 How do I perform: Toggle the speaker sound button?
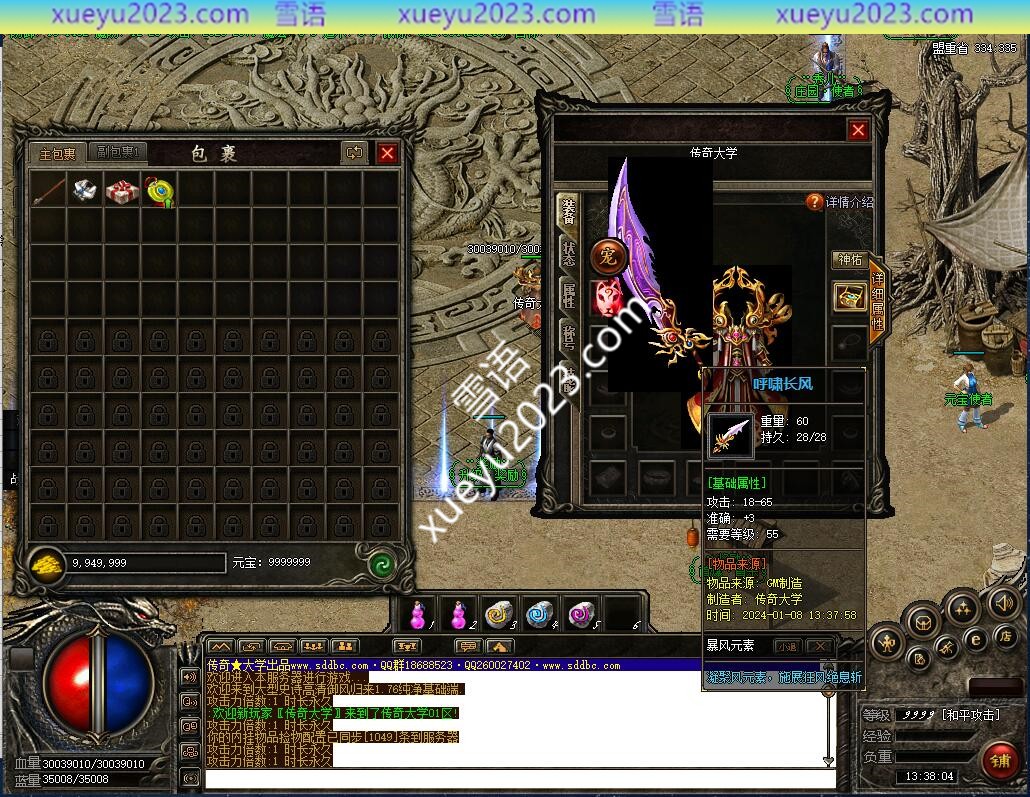(1003, 603)
